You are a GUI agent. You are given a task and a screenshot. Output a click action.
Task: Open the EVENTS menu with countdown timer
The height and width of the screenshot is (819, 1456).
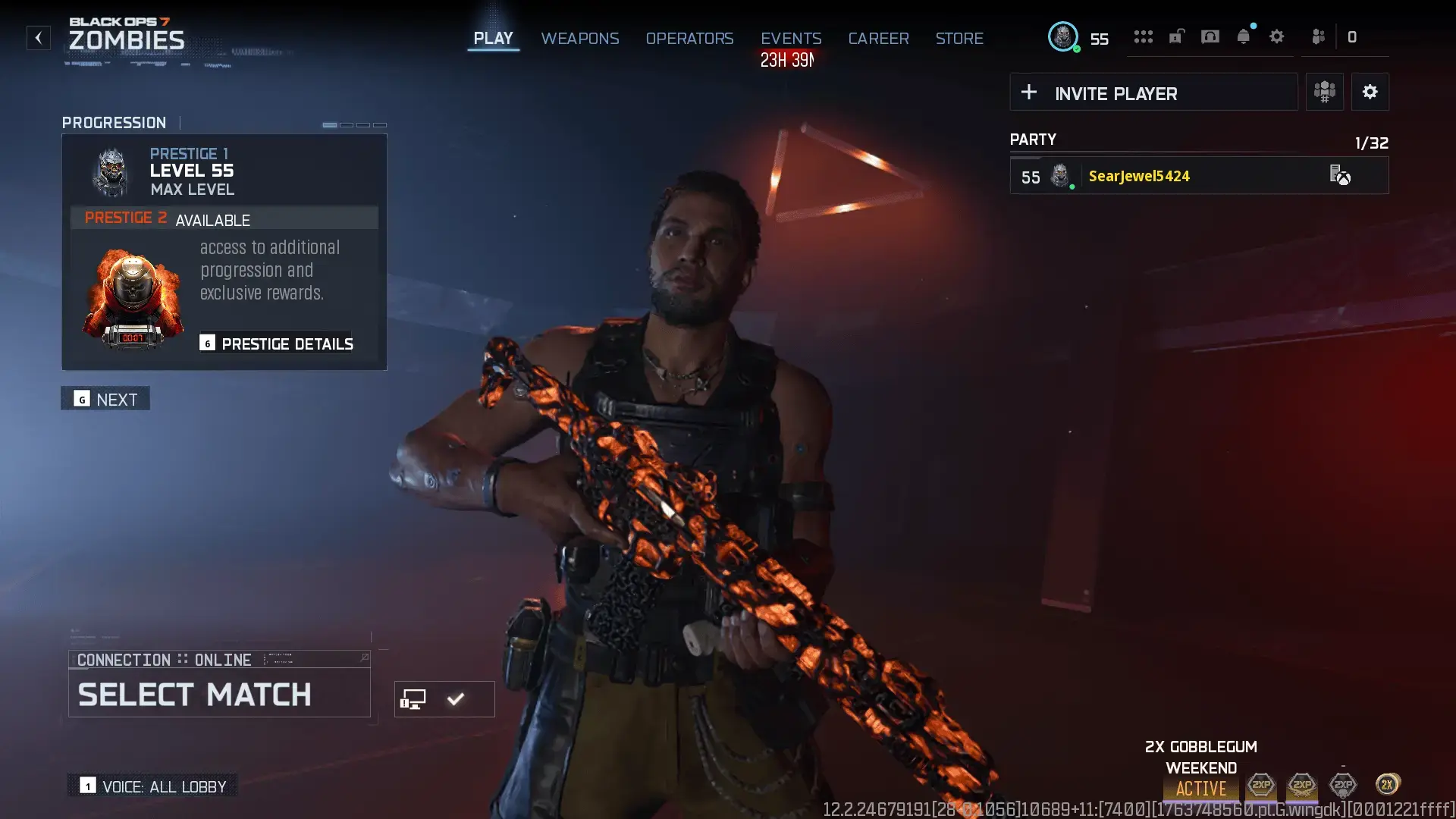click(x=791, y=38)
